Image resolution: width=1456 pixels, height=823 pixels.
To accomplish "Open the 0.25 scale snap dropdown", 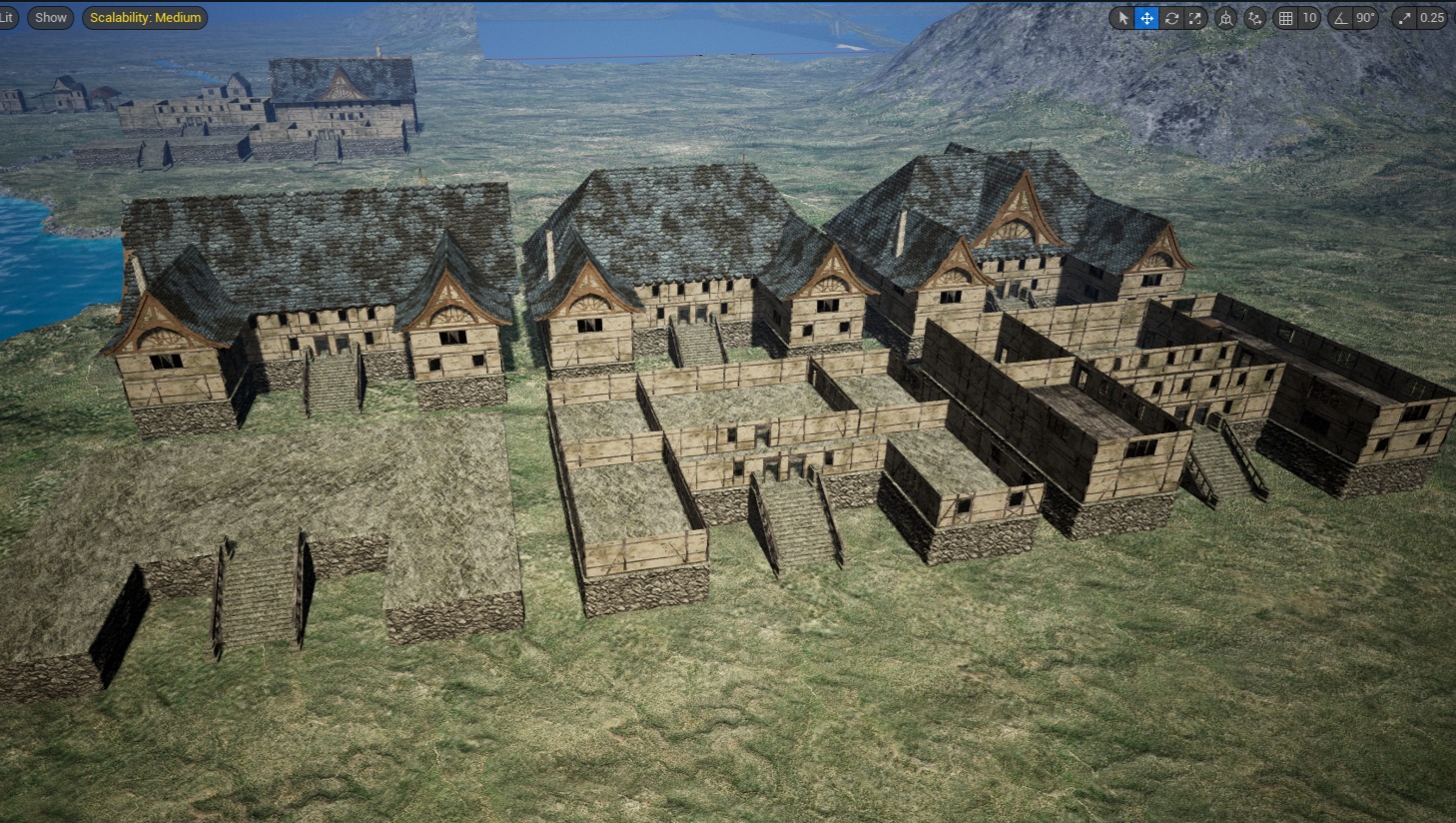I will 1432,18.
